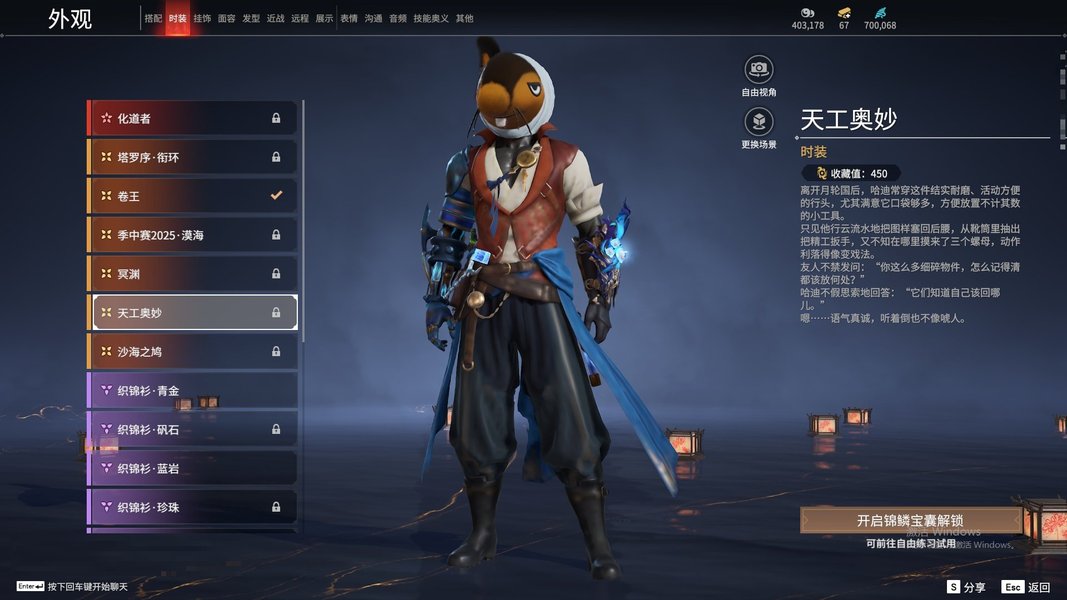Choose the 塔罗序·衔环 outfit
The image size is (1067, 600).
[194, 157]
